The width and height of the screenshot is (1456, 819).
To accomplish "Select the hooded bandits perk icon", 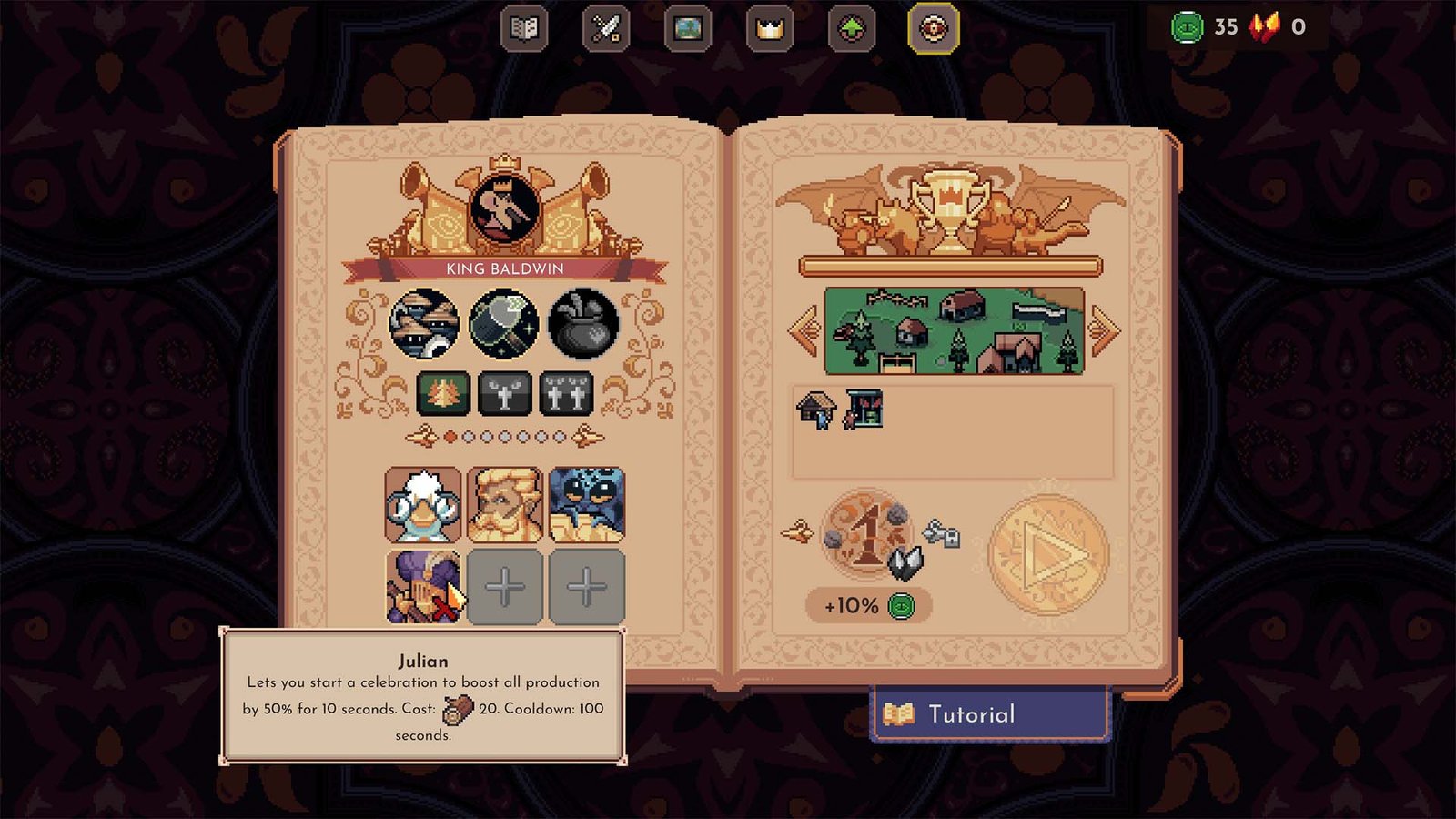I will (424, 323).
